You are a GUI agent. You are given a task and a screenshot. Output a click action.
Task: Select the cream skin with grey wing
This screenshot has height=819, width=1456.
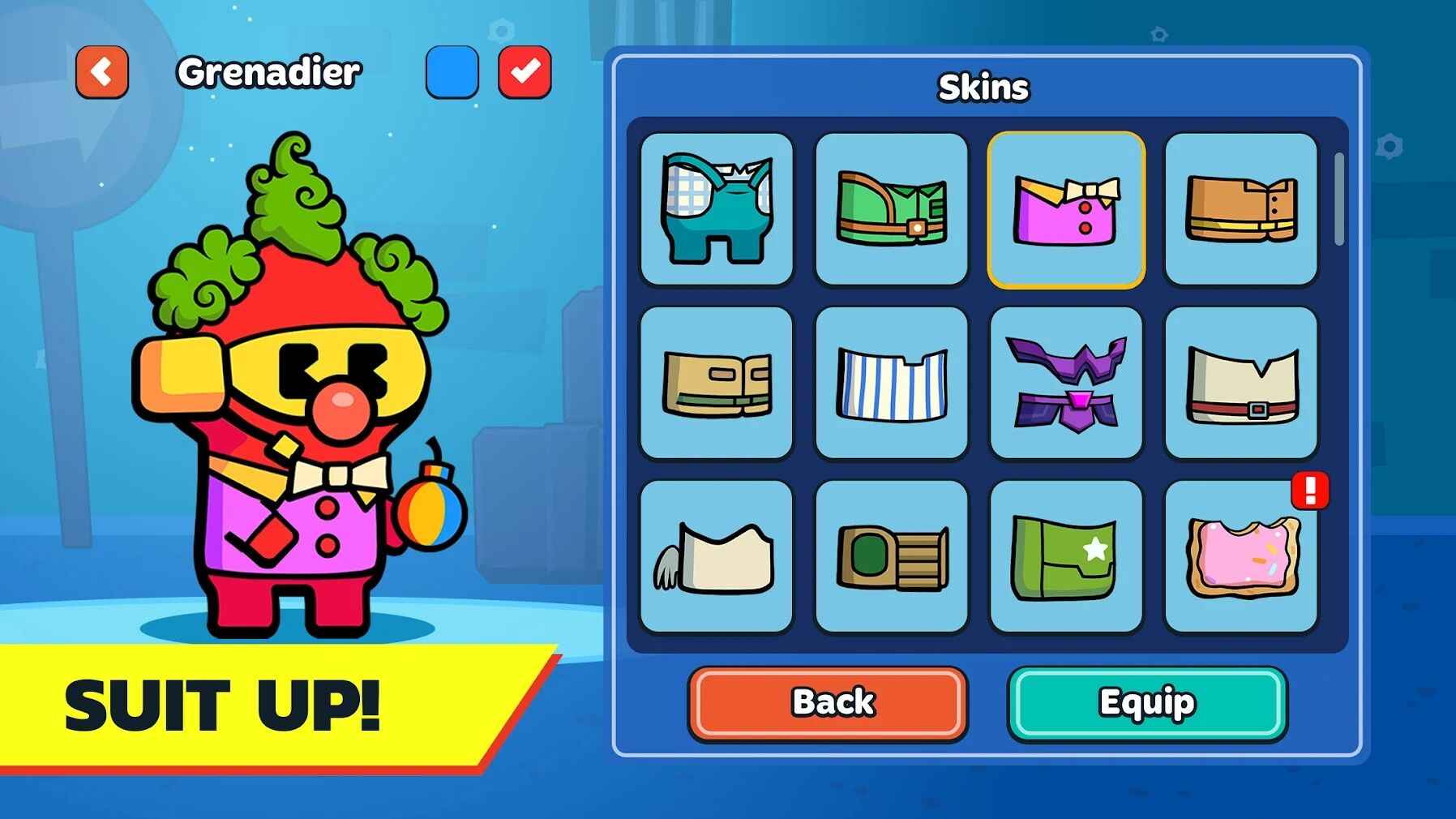[717, 556]
